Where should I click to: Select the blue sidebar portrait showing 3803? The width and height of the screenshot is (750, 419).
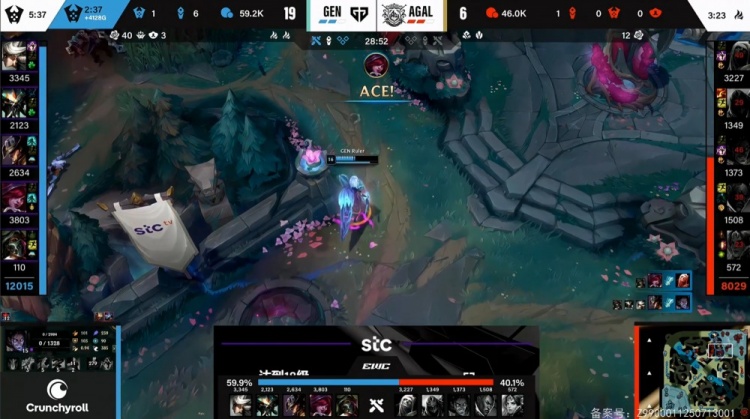pos(17,197)
